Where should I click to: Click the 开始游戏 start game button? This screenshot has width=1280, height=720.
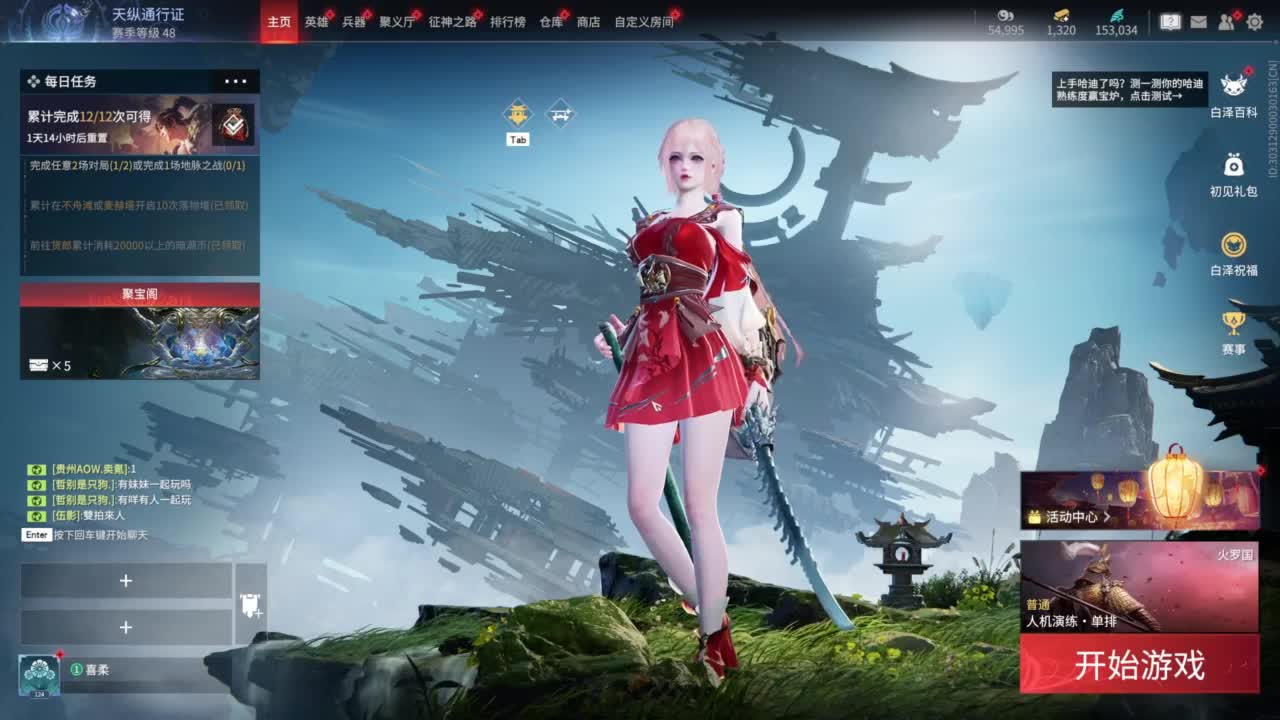point(1140,663)
